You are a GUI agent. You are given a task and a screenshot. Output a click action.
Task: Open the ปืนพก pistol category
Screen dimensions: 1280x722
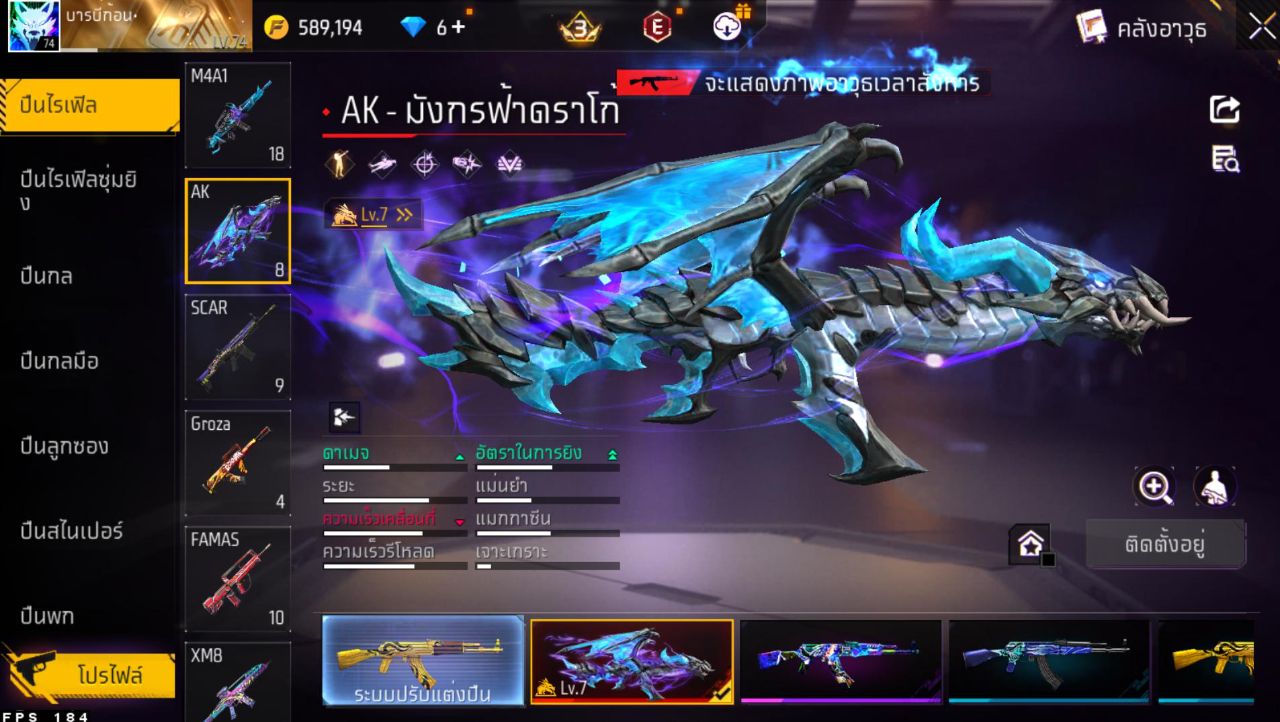(x=48, y=616)
